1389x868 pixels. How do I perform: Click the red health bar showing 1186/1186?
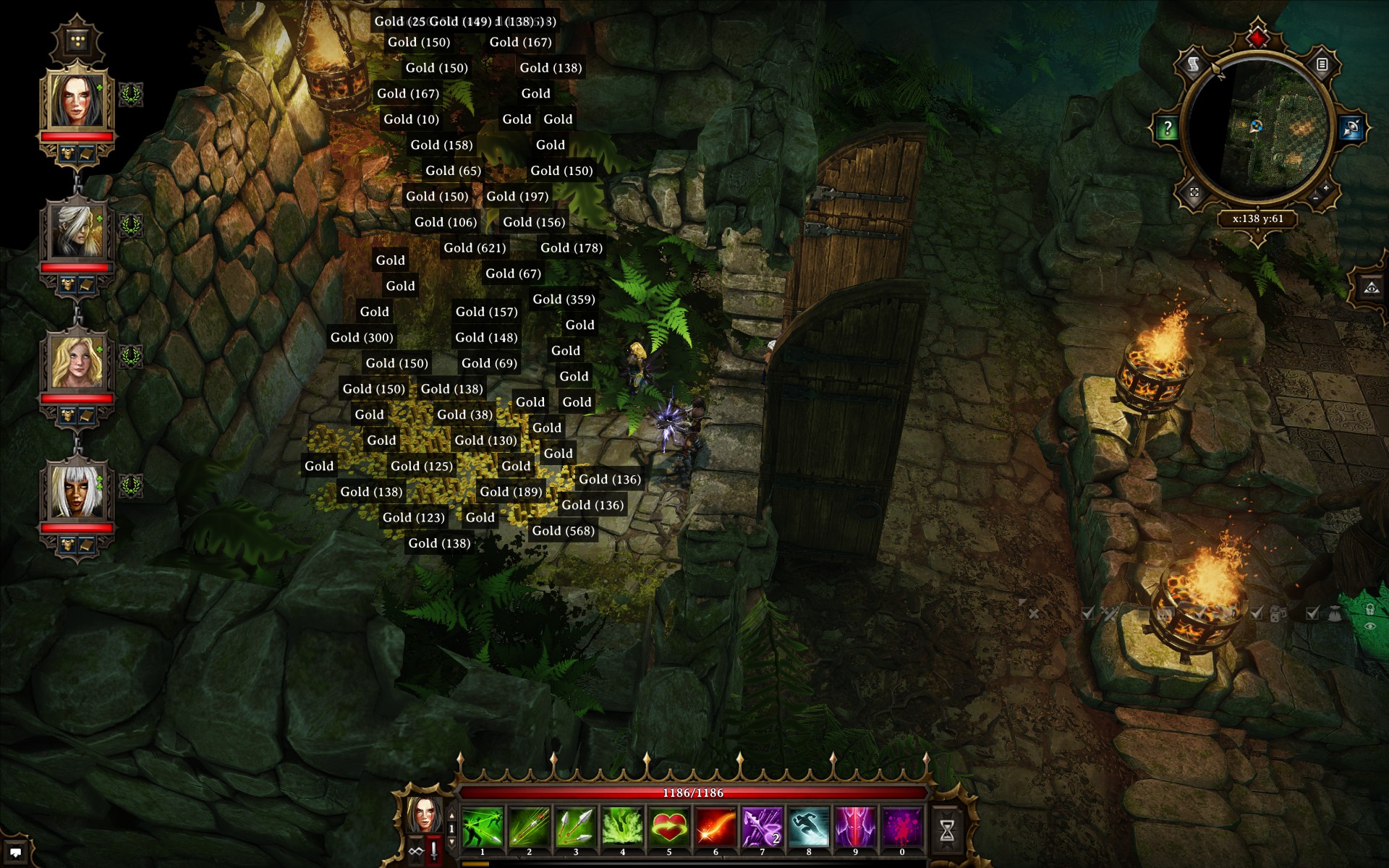pyautogui.click(x=694, y=793)
